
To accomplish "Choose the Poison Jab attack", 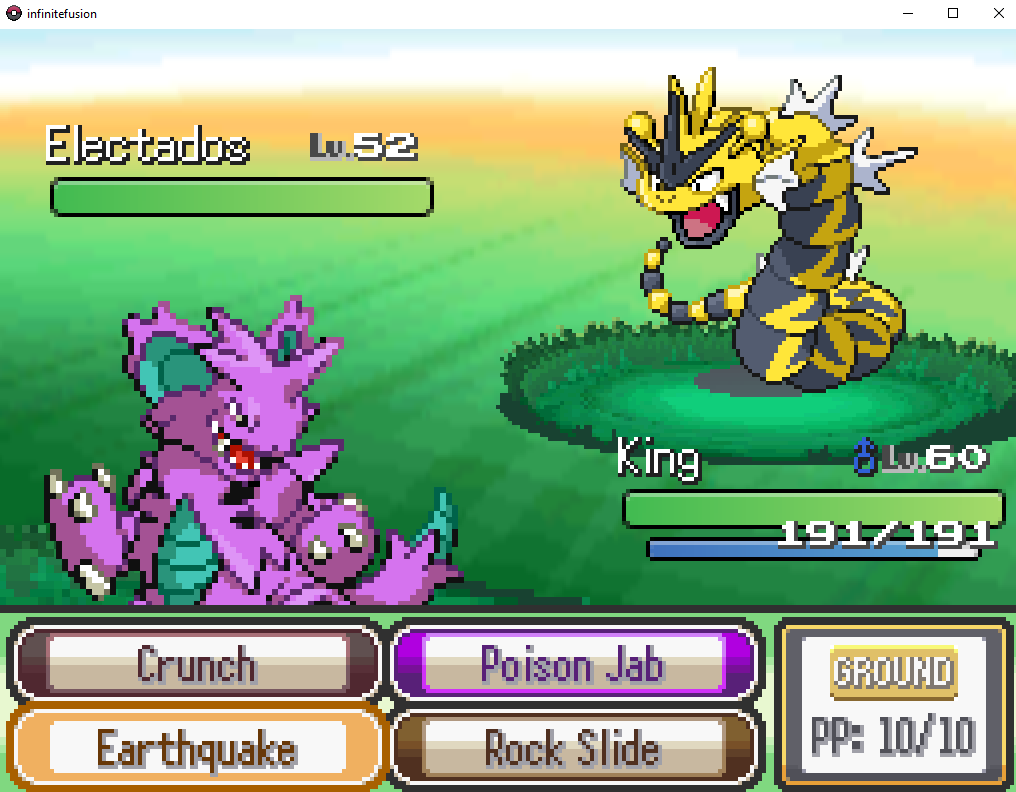I will click(572, 663).
